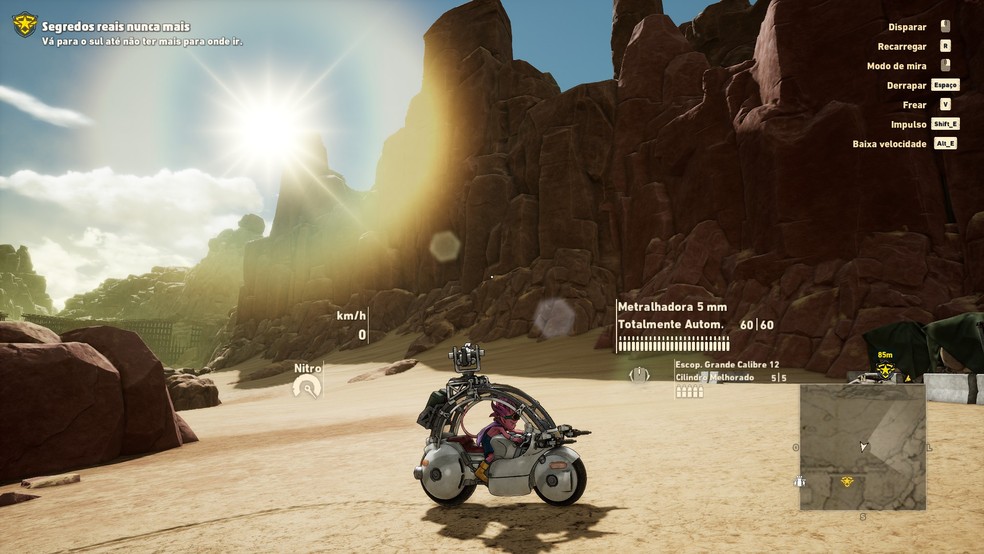Image resolution: width=984 pixels, height=554 pixels.
Task: Activate the Nitro gauge icon
Action: [x=308, y=386]
